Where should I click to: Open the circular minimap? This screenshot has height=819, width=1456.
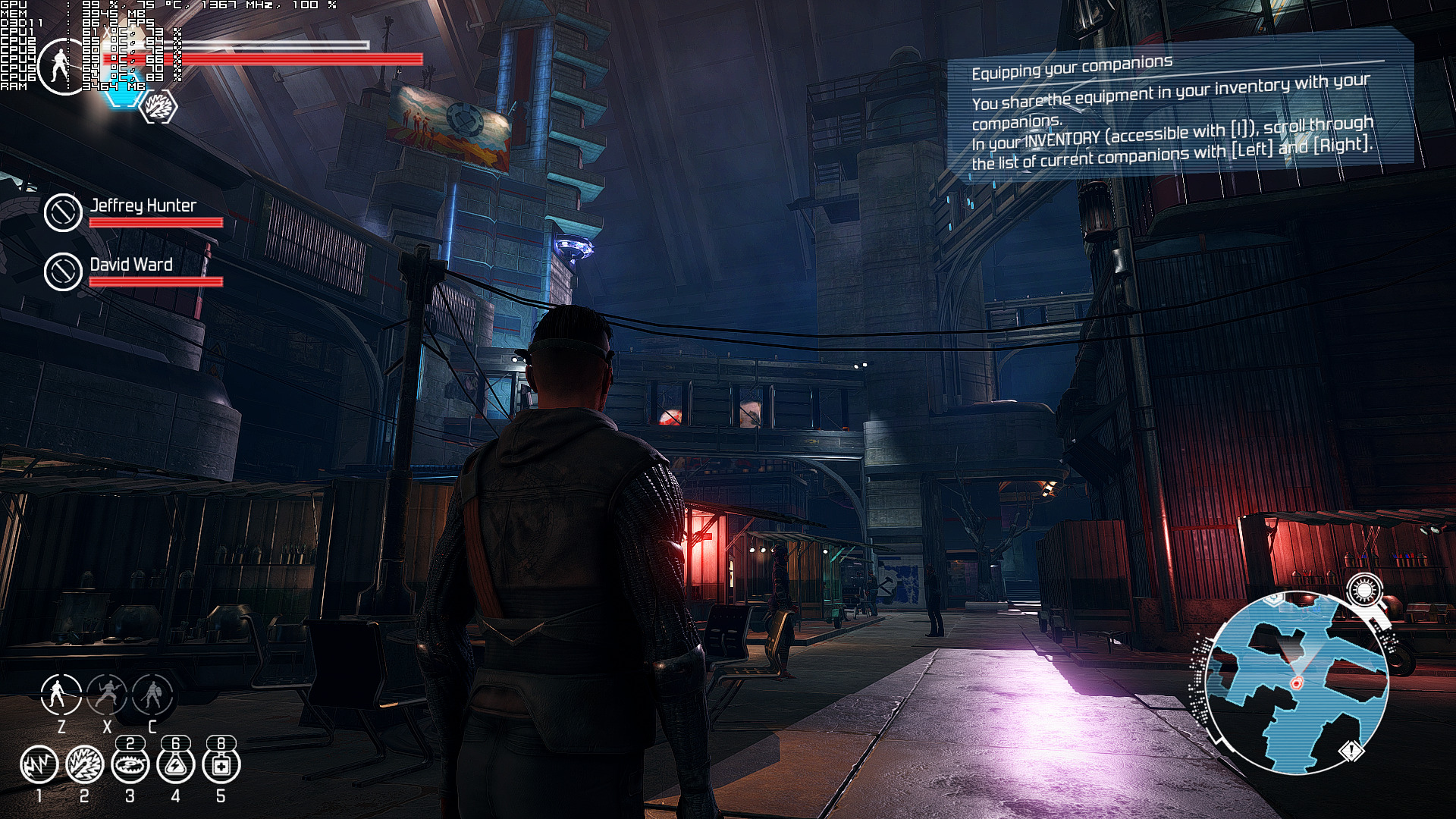(x=1296, y=682)
